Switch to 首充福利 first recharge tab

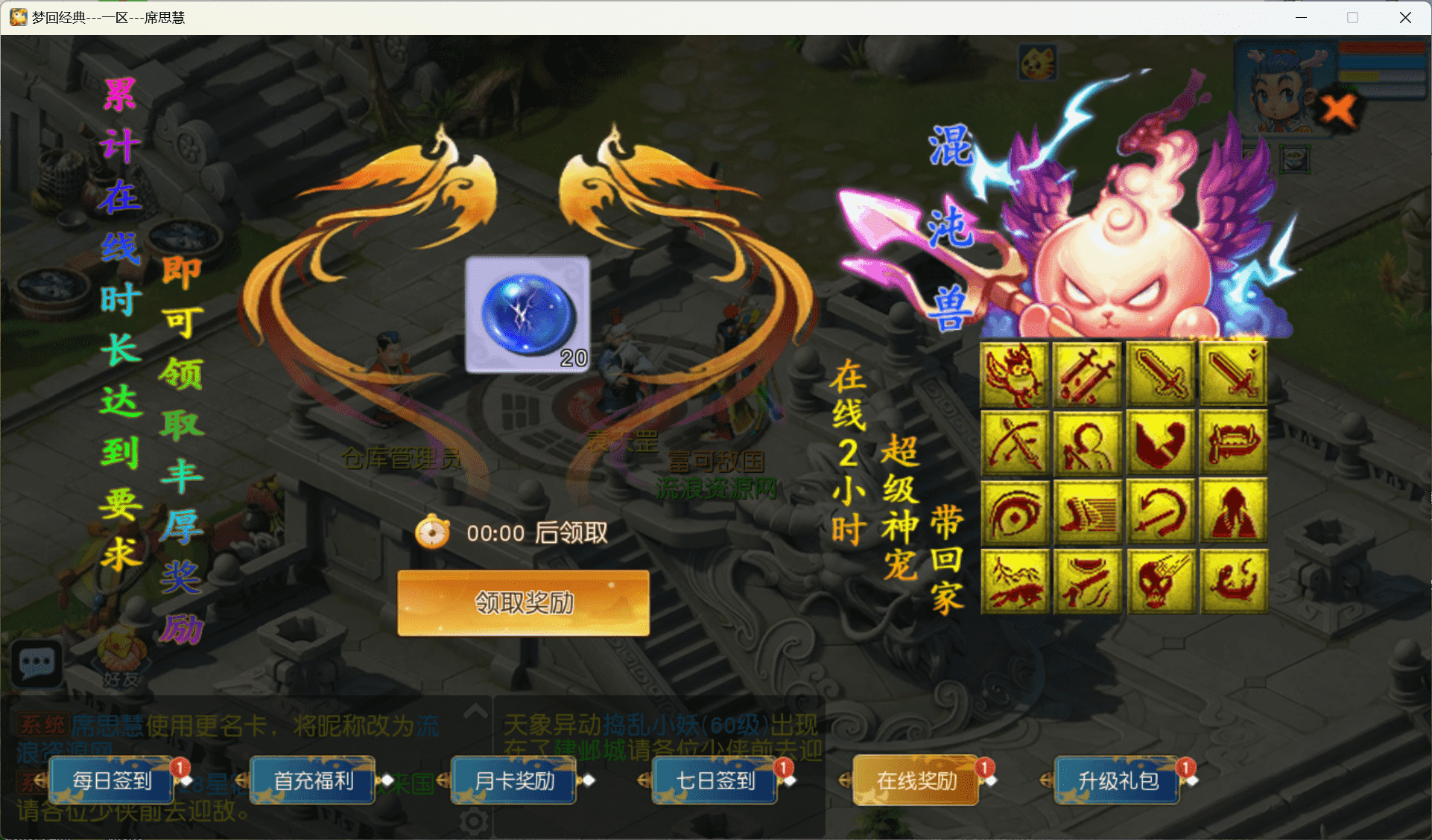tap(313, 780)
